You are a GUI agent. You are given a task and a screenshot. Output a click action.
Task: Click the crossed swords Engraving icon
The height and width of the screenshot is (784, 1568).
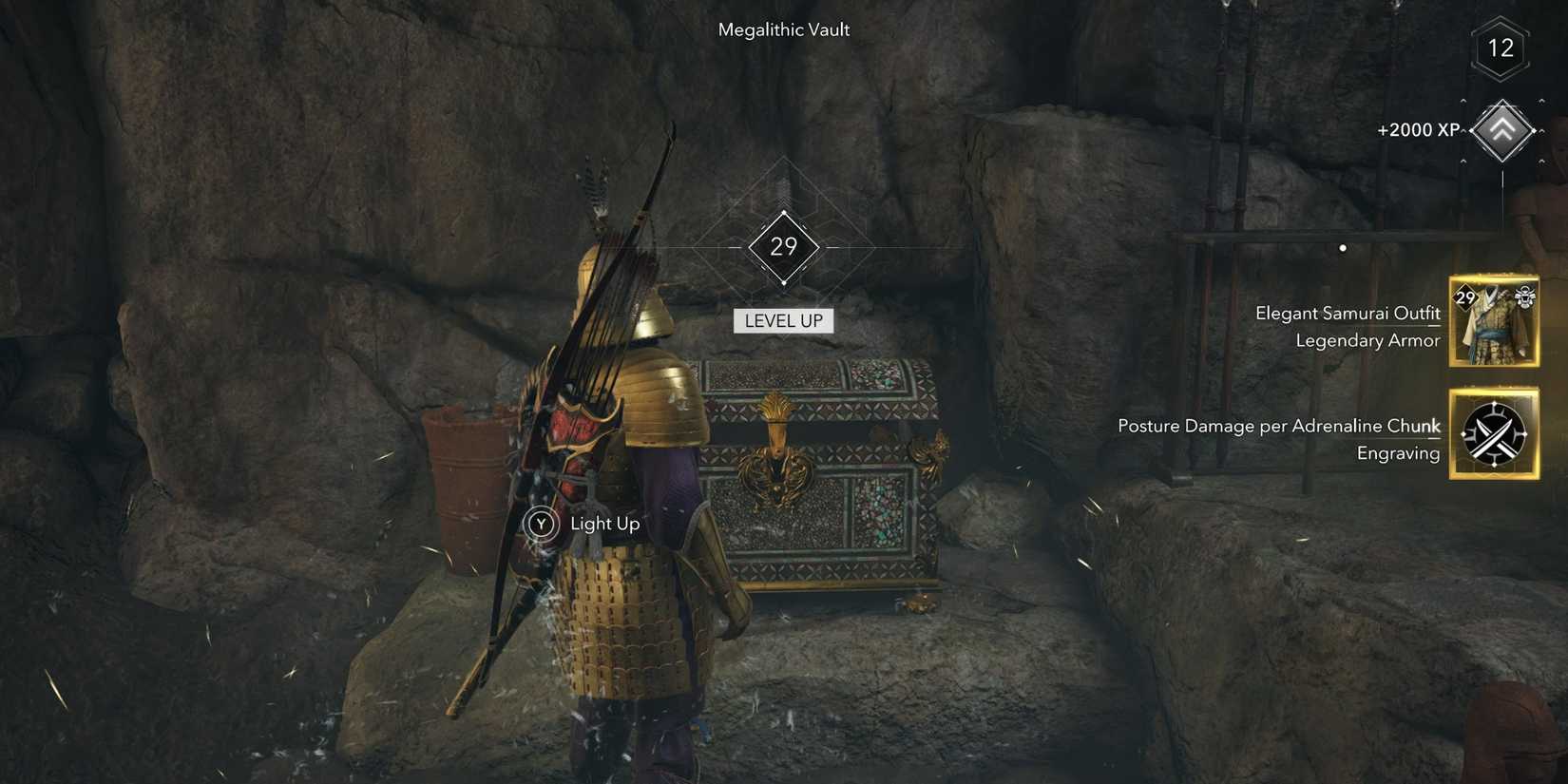1496,432
